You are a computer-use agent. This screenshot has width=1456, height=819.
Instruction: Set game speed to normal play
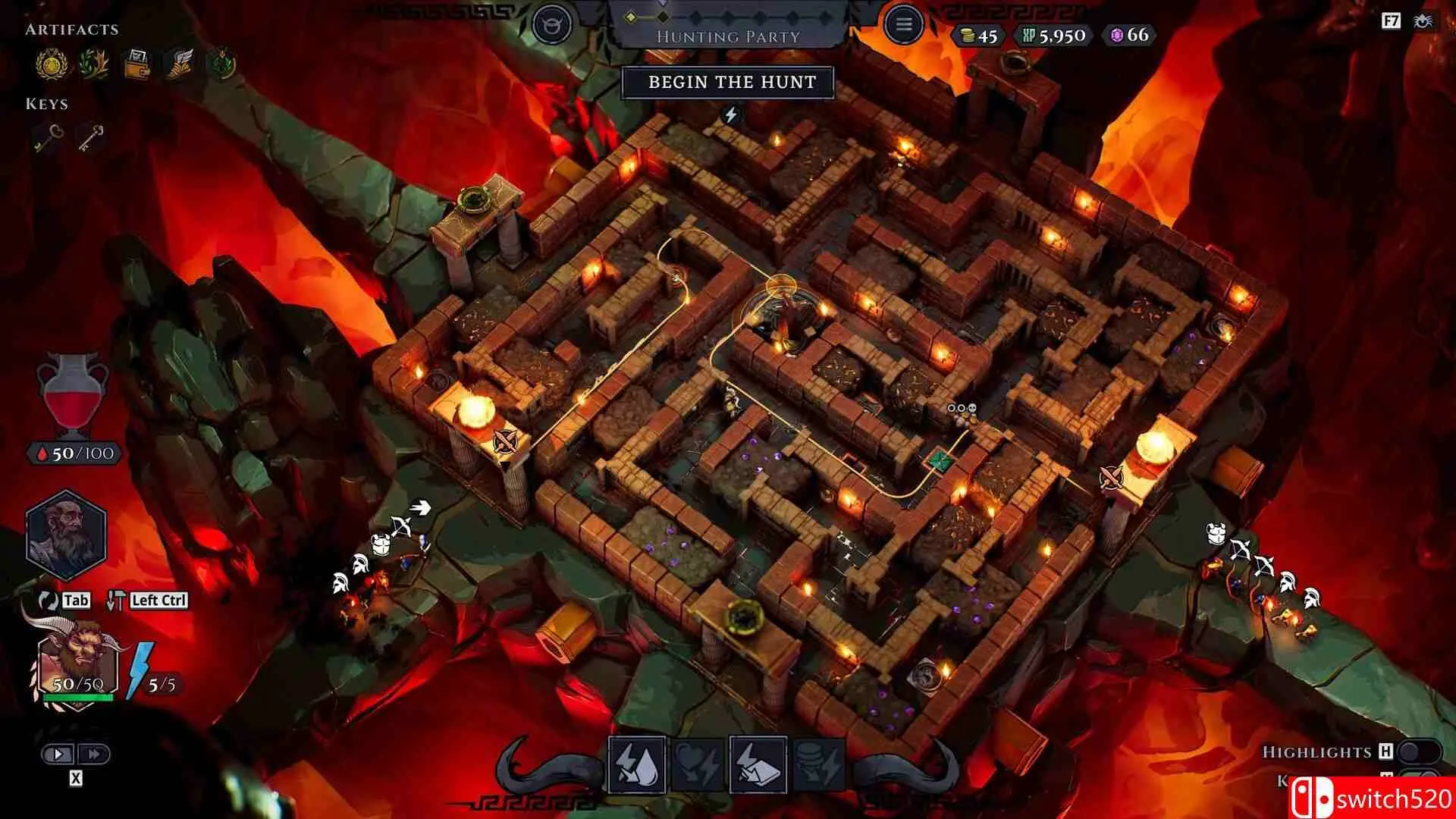tap(58, 754)
